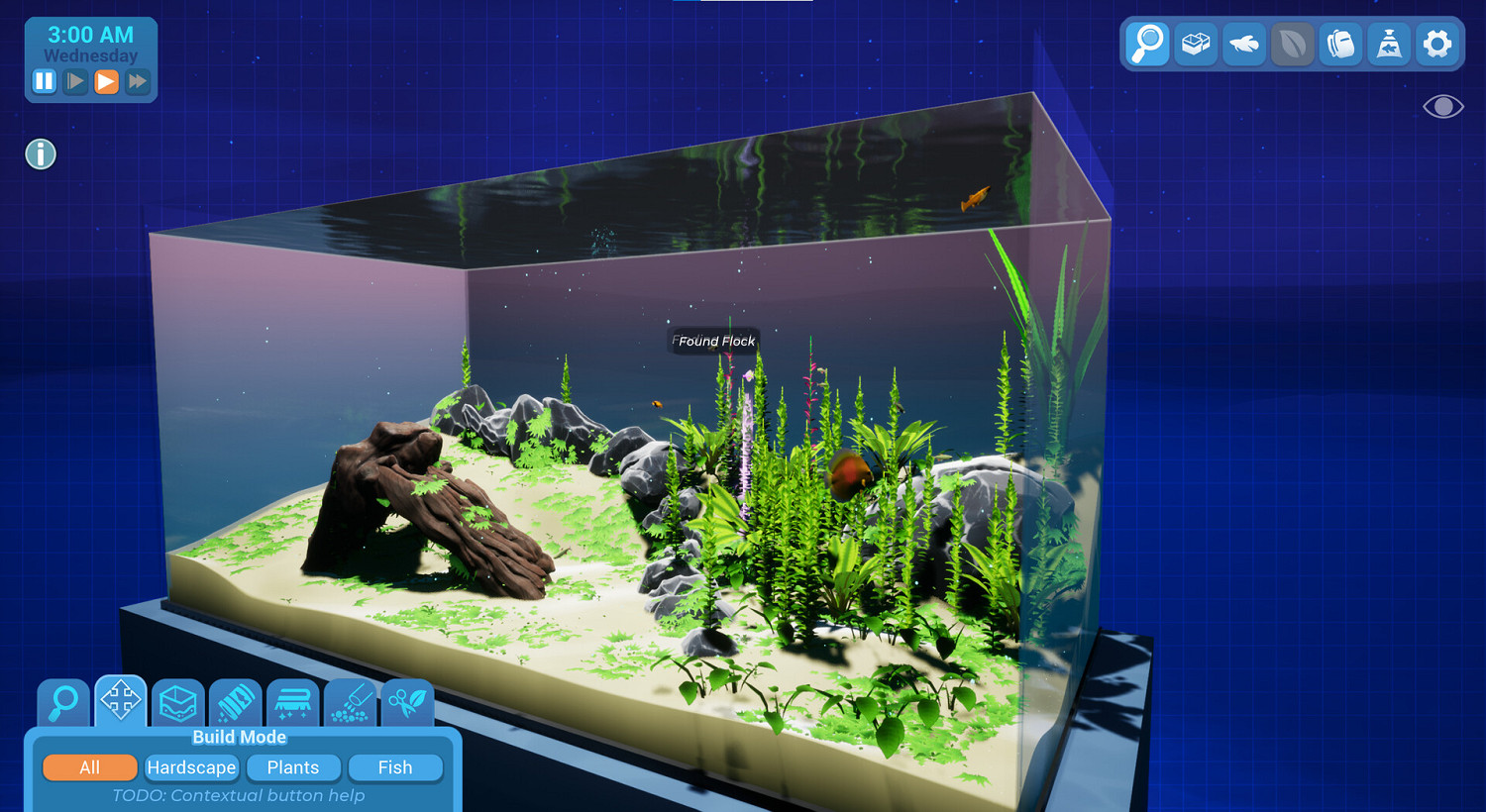Pause the simulation with the pause button

tap(44, 81)
